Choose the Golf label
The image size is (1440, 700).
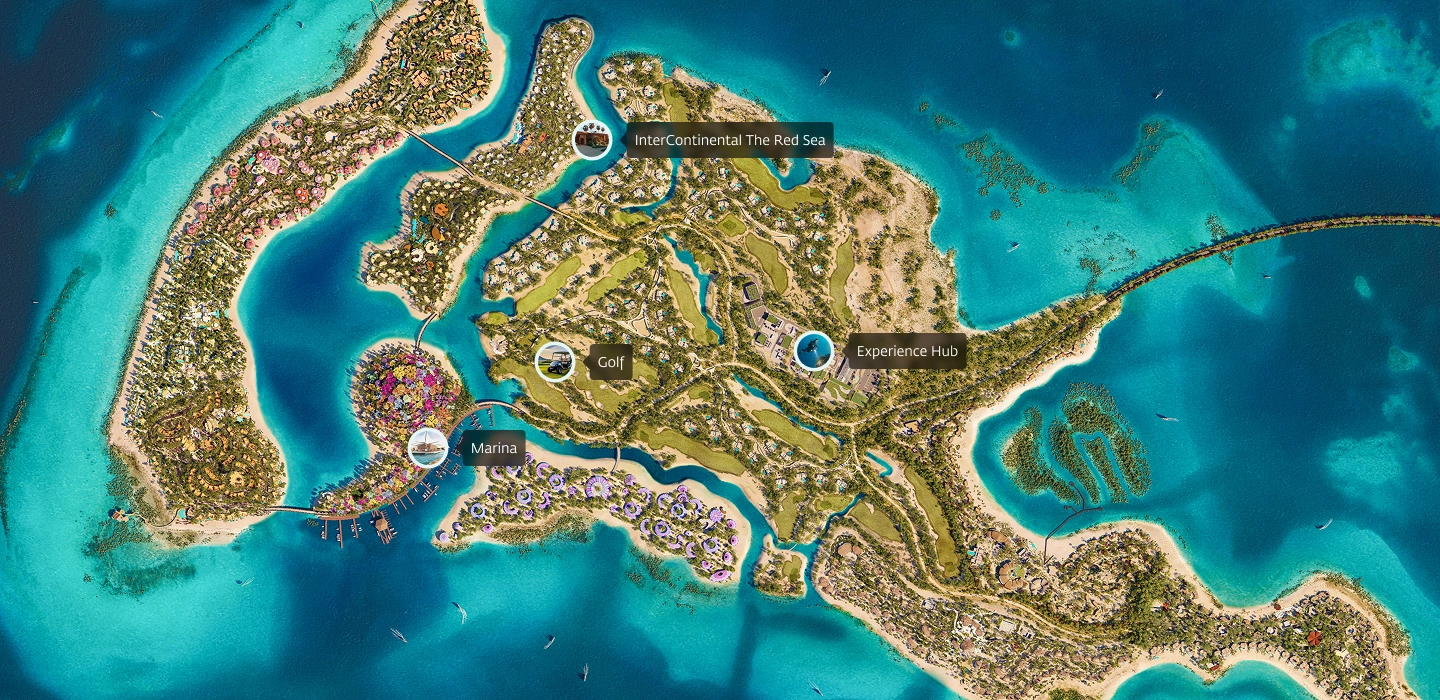[610, 362]
